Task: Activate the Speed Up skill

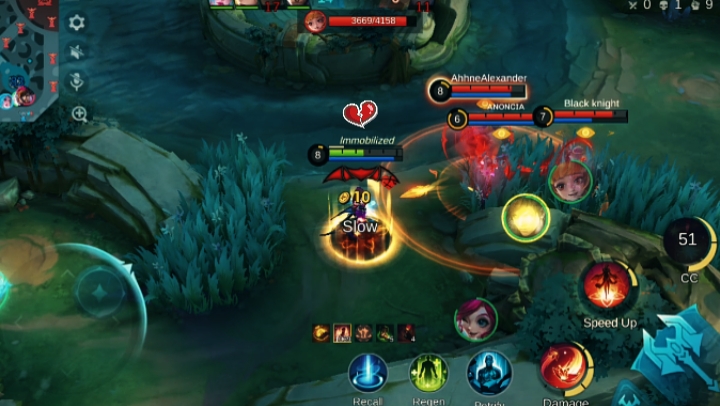Action: point(609,287)
